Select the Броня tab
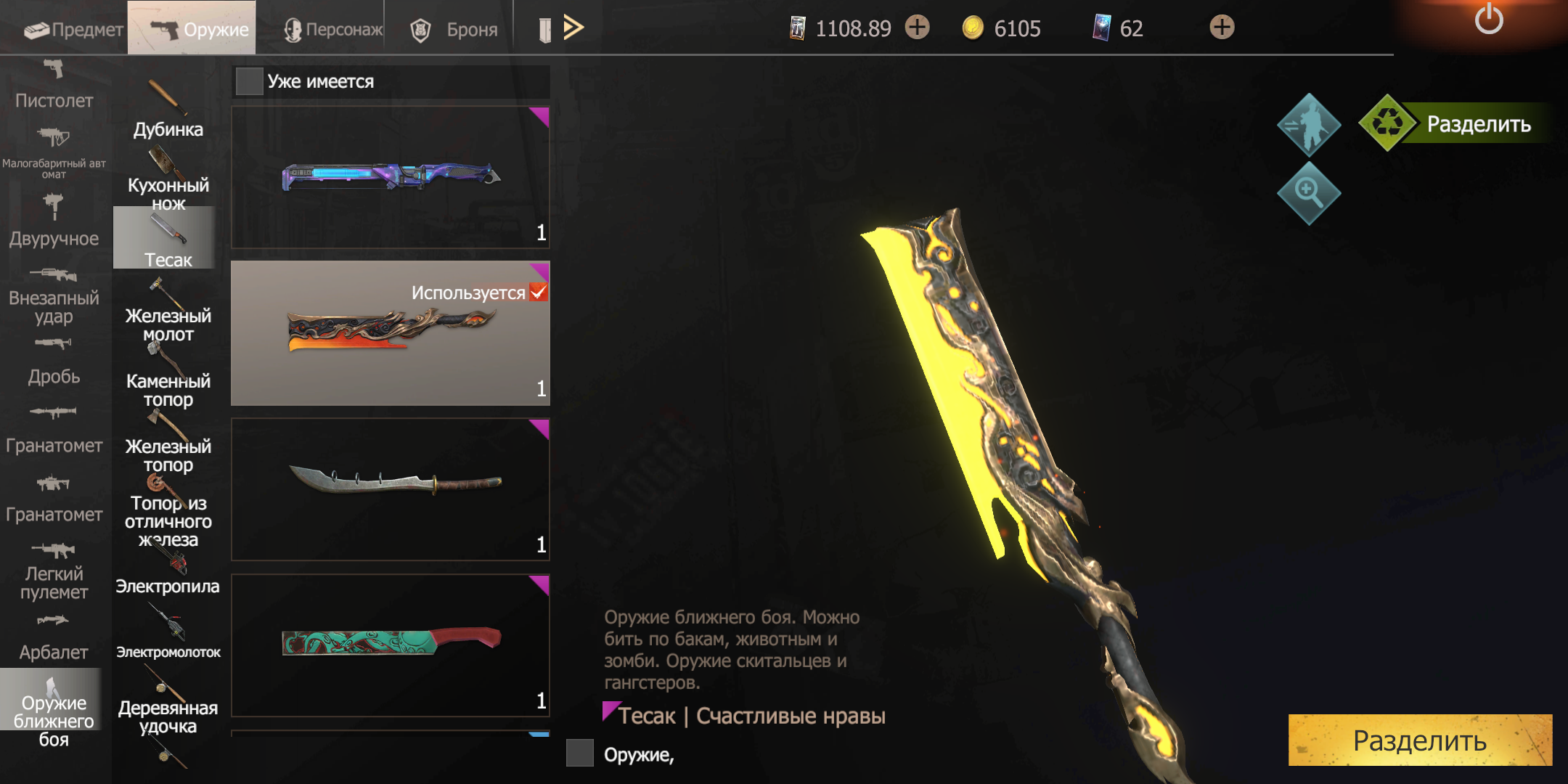 tap(454, 29)
